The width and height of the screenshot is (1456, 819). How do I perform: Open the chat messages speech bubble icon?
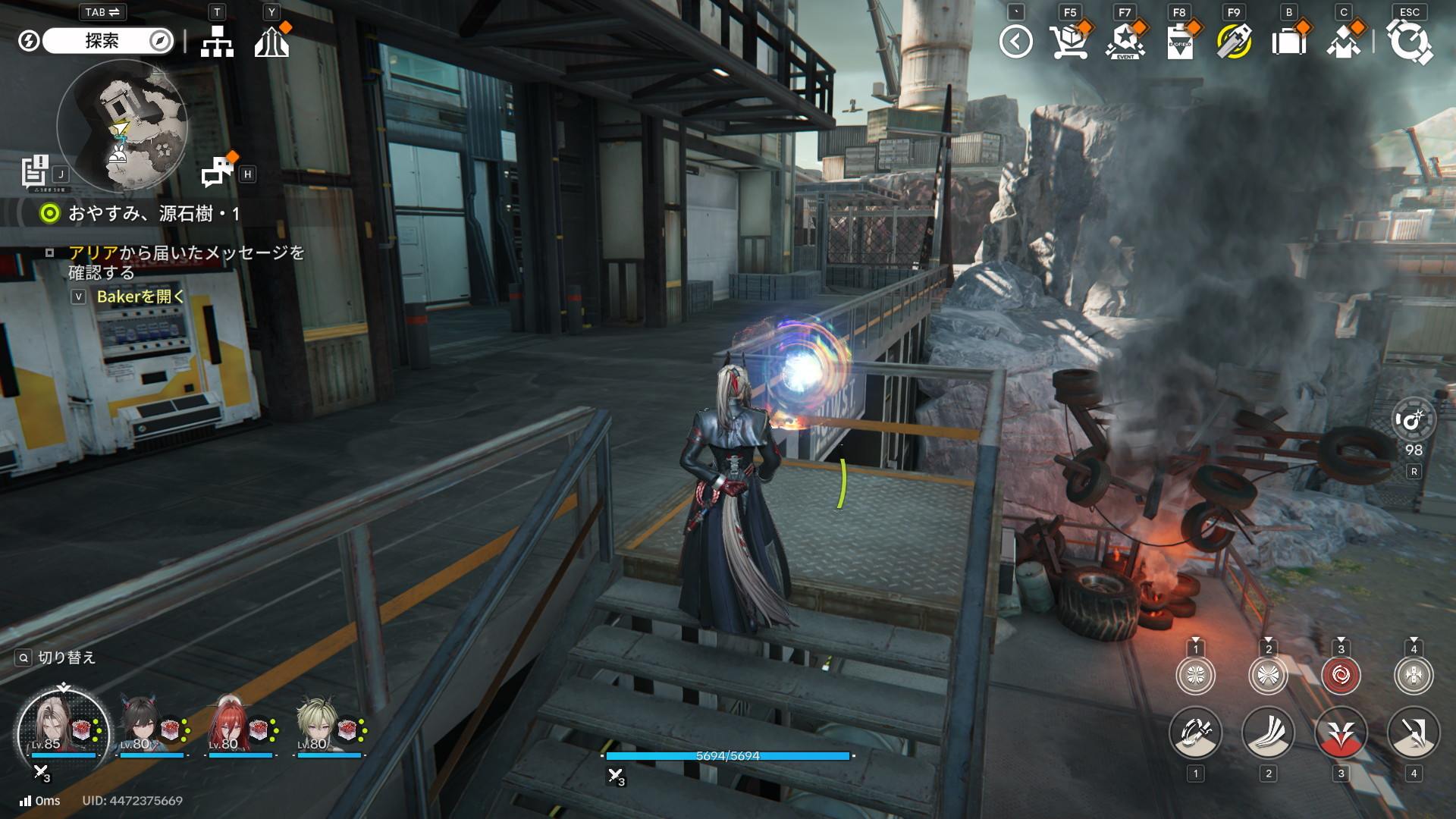[218, 172]
